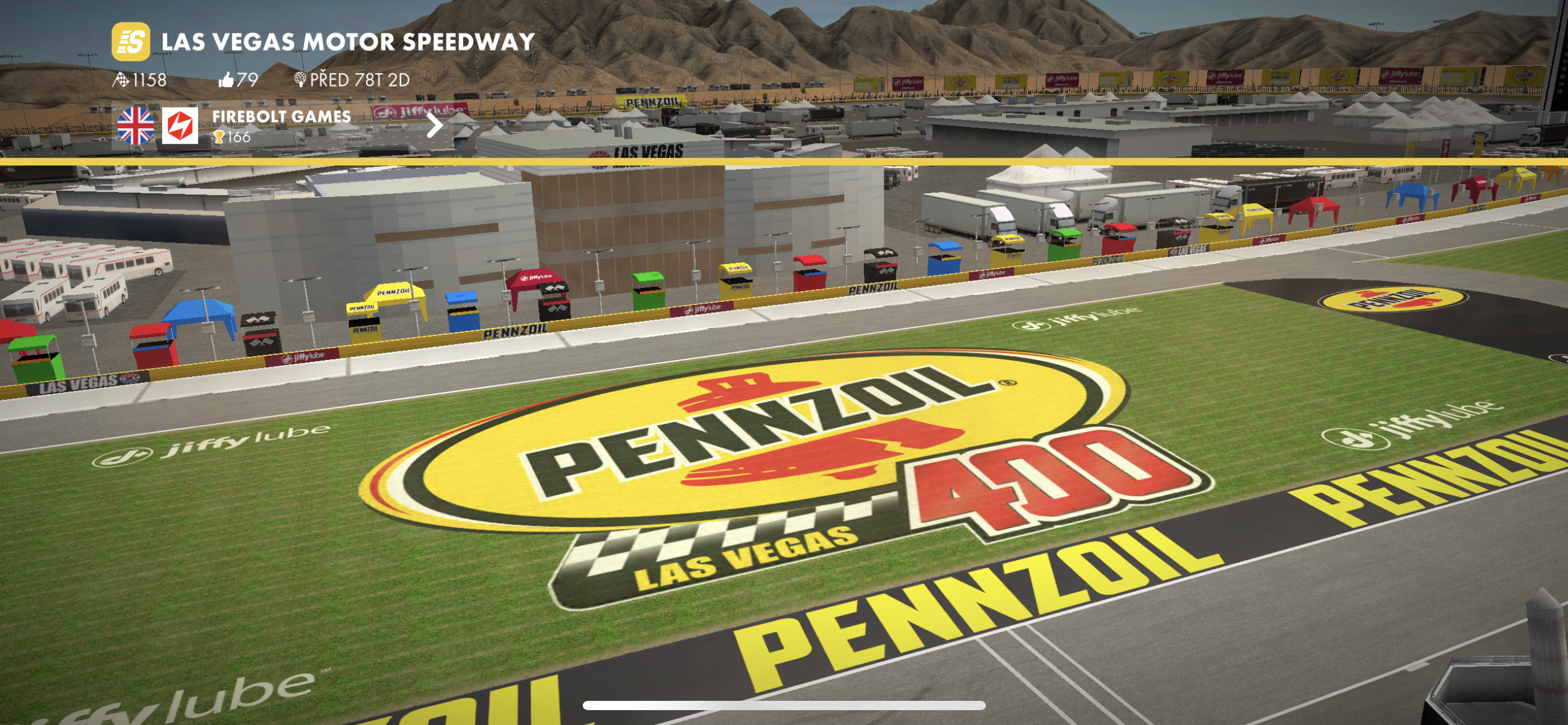Screen dimensions: 1568x725
Task: Select the United Kingdom flag icon
Action: coord(136,126)
